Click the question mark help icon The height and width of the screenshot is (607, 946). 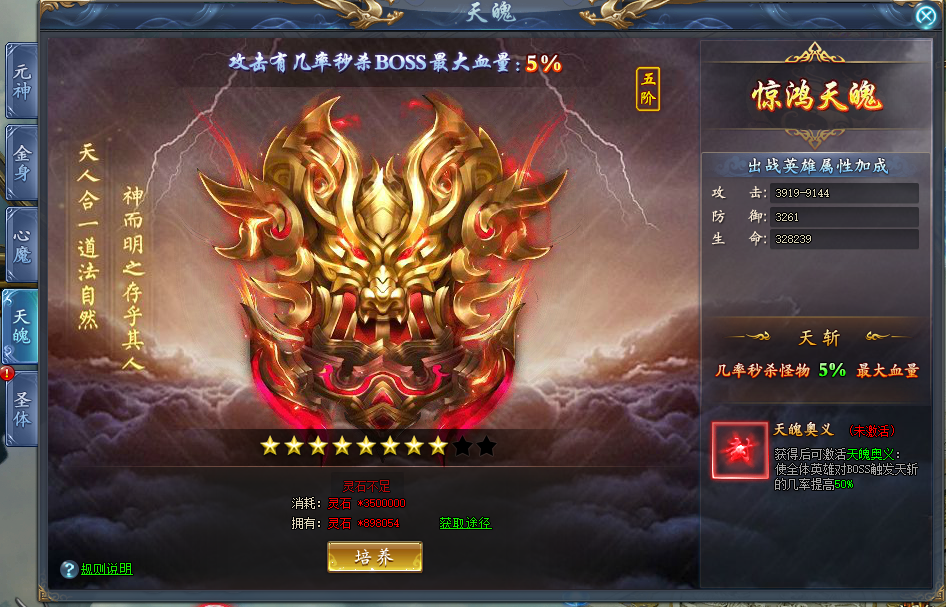click(68, 569)
